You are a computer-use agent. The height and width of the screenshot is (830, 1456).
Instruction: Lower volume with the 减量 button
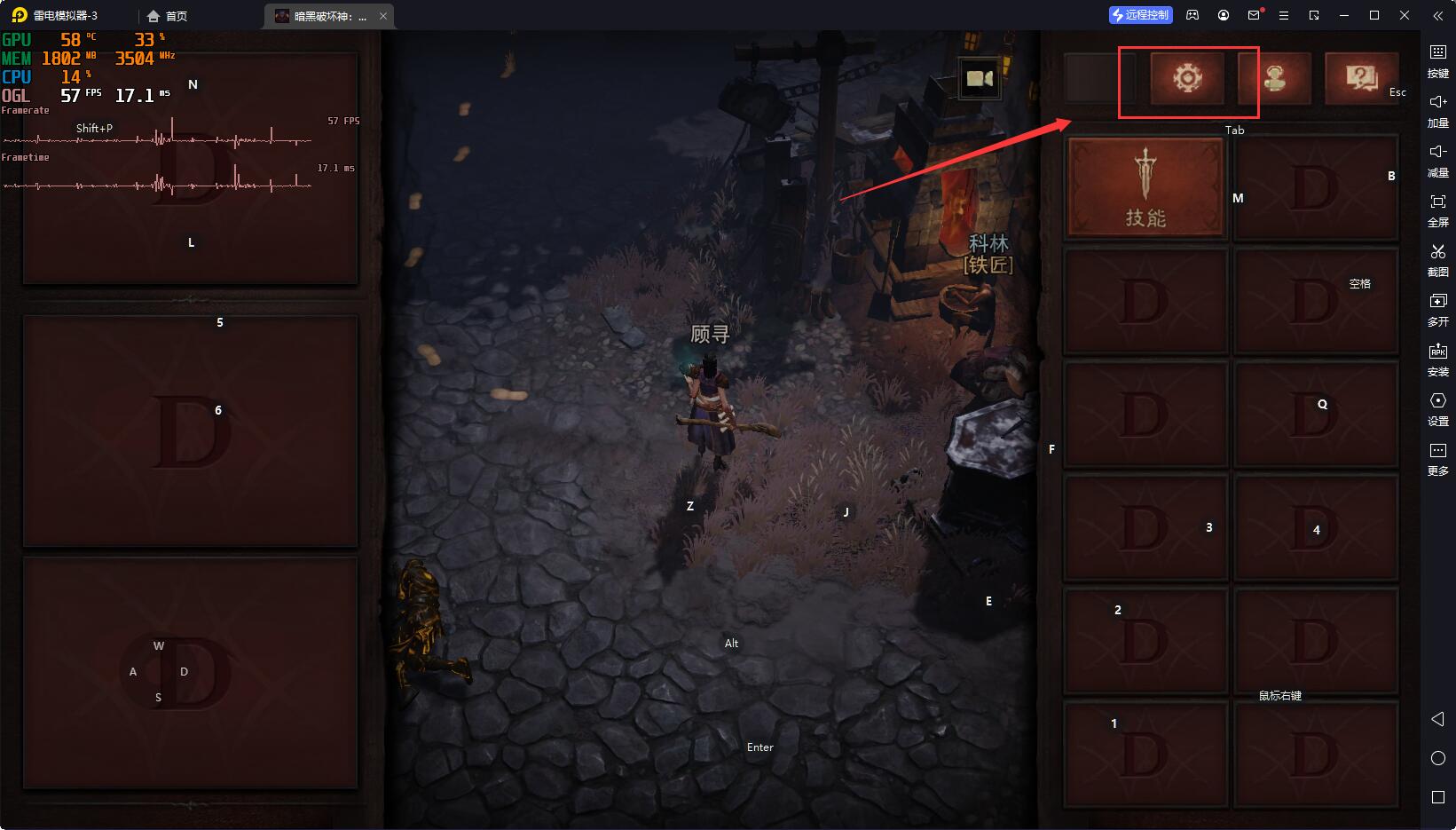[1437, 159]
